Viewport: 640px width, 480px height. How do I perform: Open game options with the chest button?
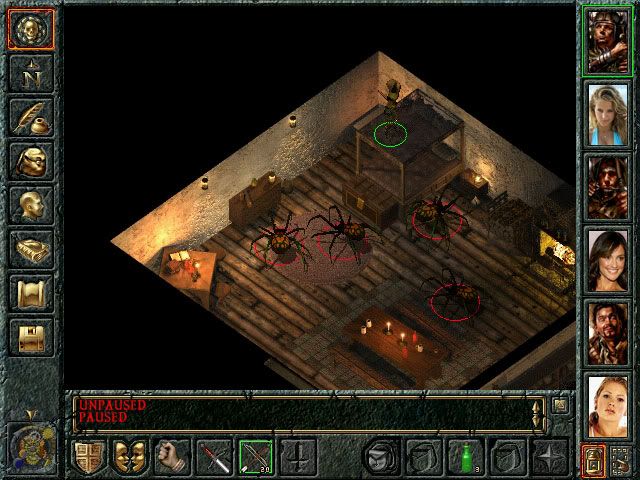32,337
